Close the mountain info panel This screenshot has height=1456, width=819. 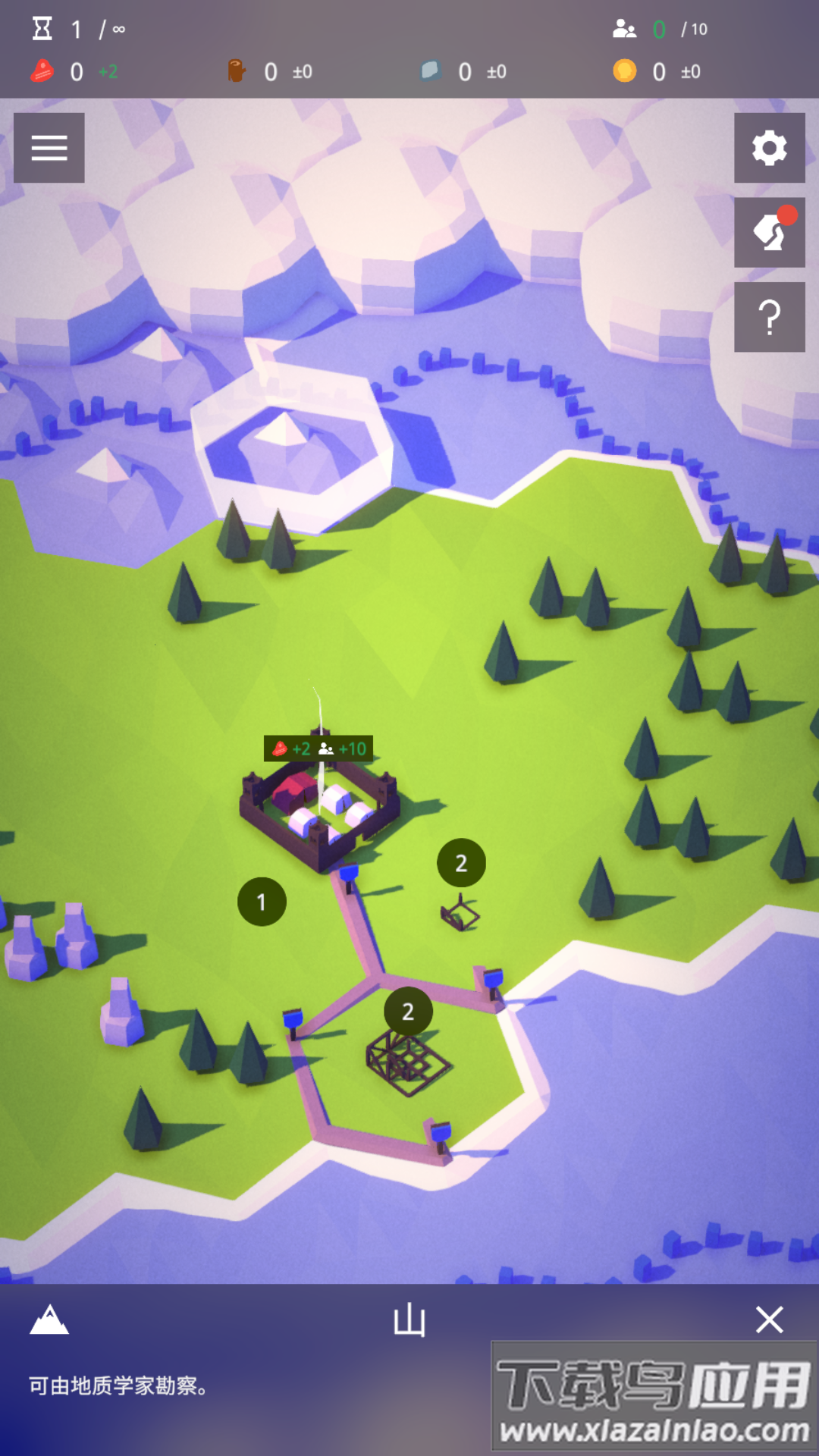pos(769,1320)
